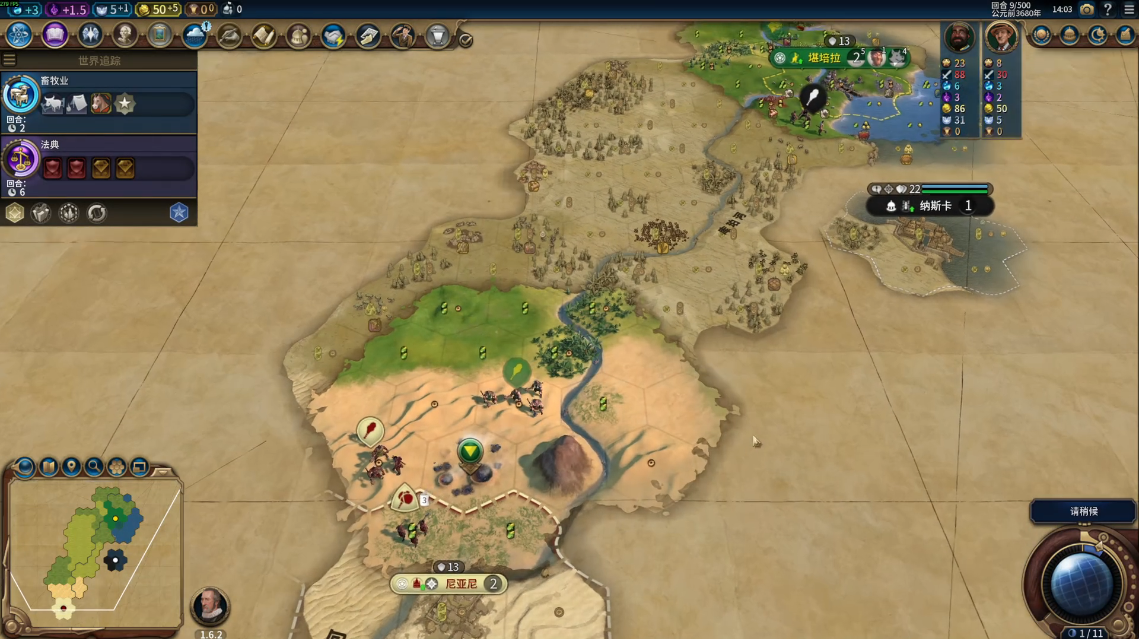Screen dimensions: 1139x639
Task: Toggle the World Tracker options menu
Action: (x=9, y=60)
